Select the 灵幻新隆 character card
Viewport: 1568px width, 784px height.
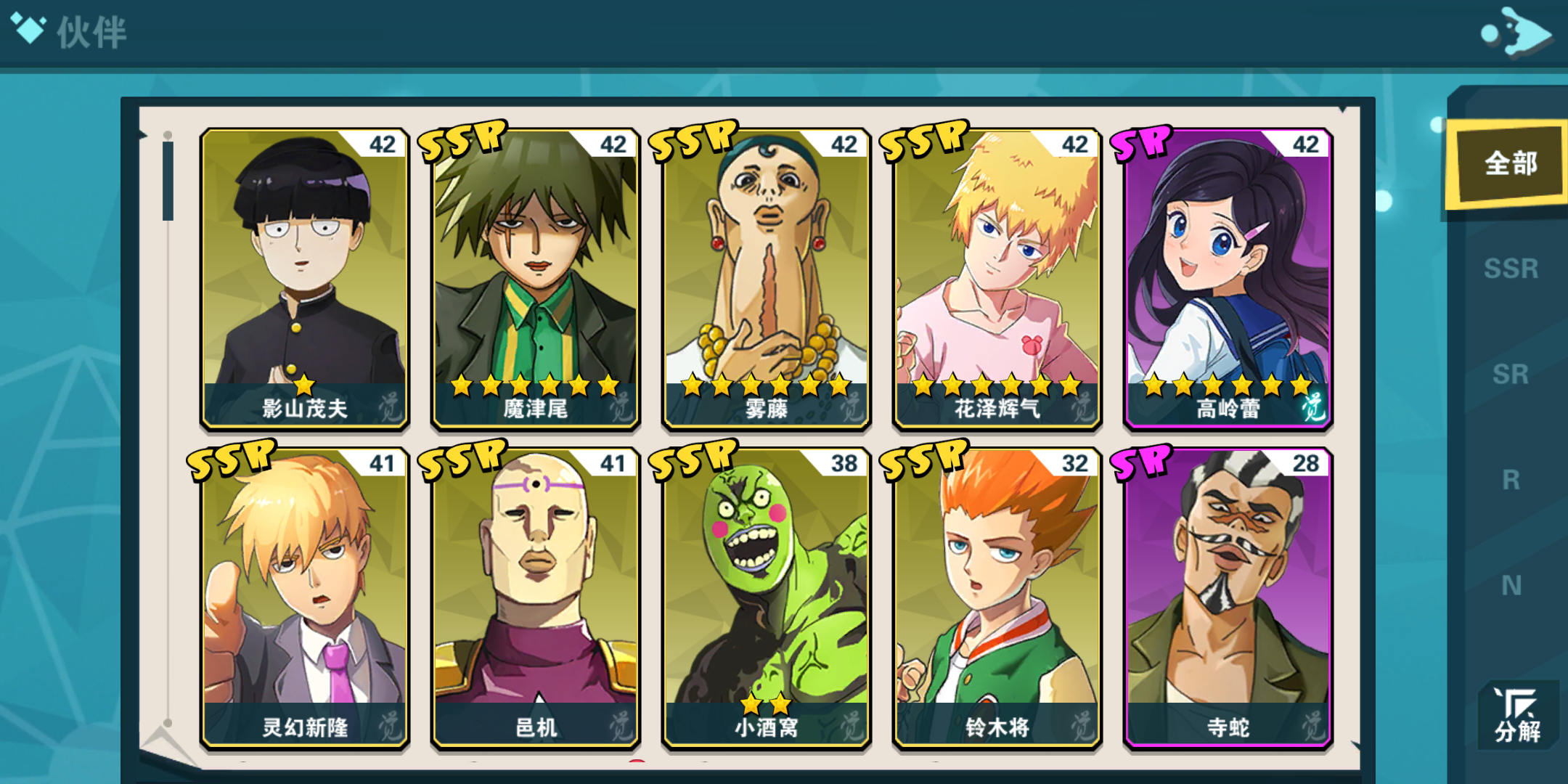coord(305,599)
